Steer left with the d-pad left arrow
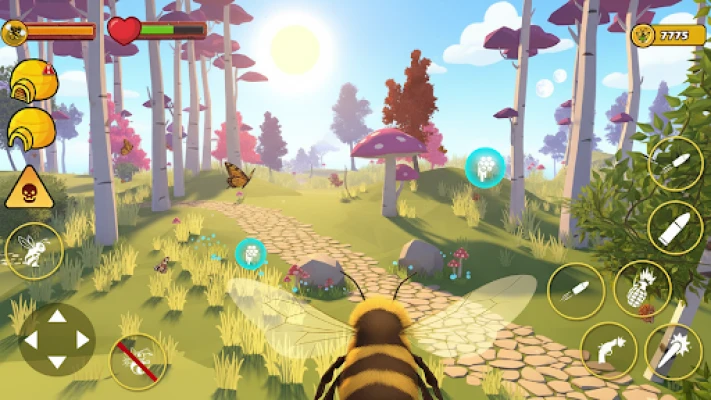711x400 pixels. click(31, 340)
